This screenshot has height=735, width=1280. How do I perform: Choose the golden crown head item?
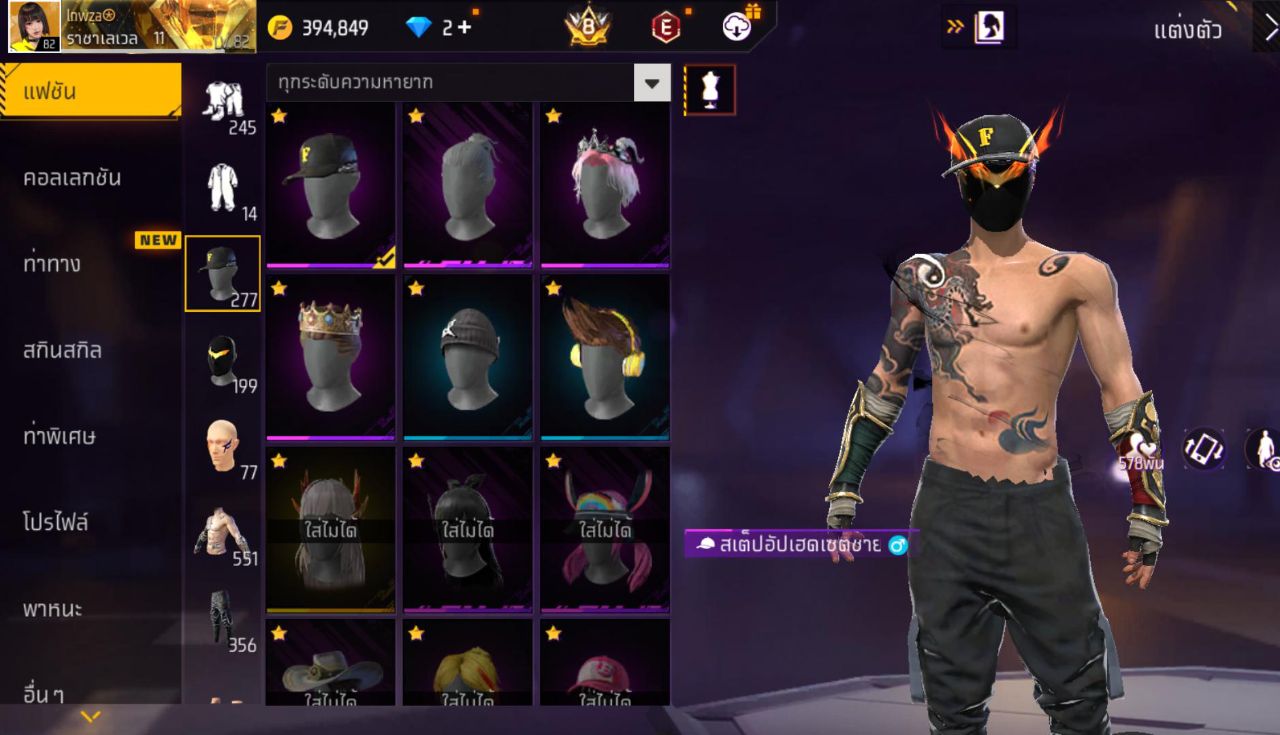click(x=331, y=357)
